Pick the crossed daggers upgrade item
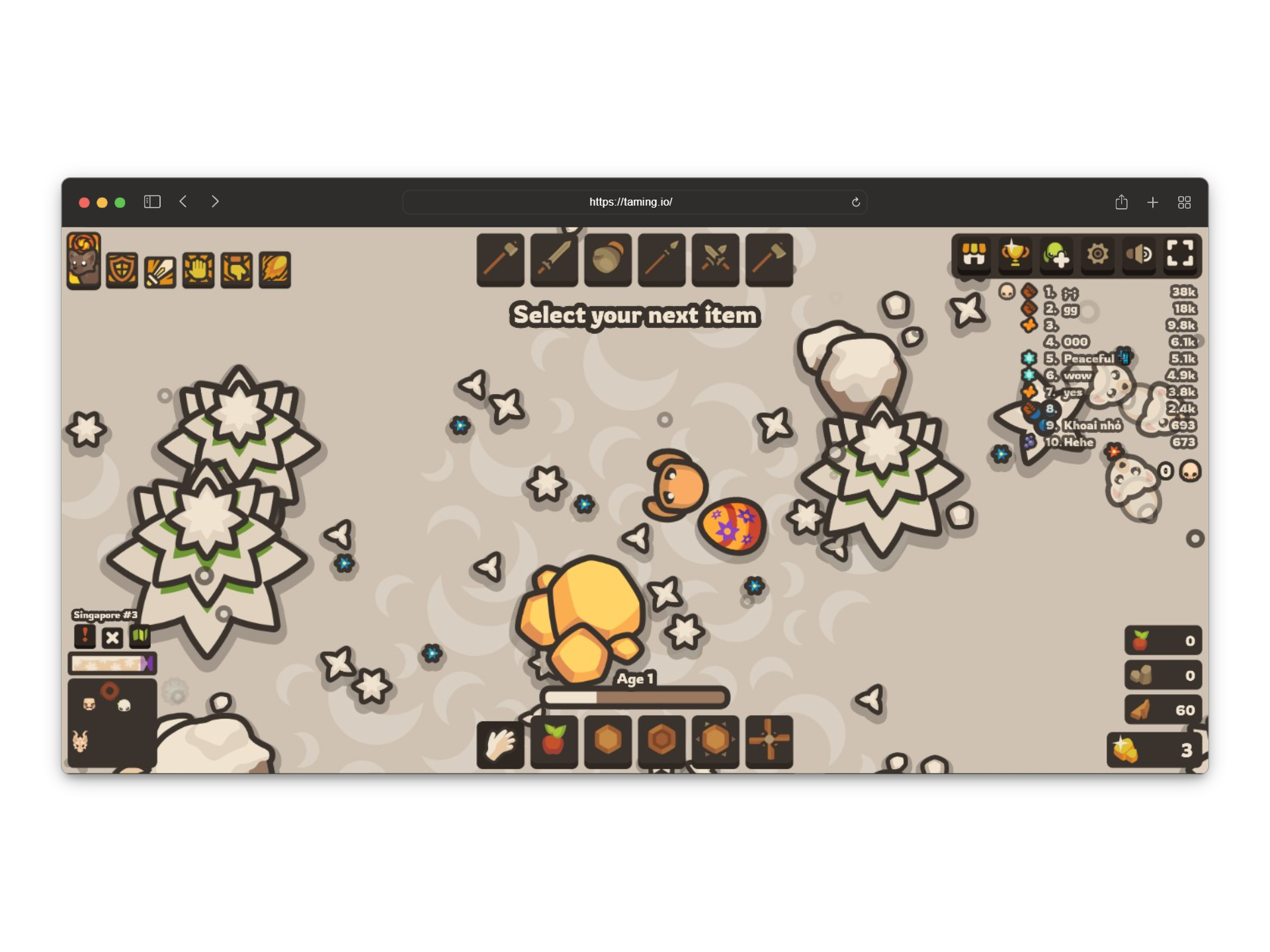The width and height of the screenshot is (1270, 952). [x=715, y=259]
